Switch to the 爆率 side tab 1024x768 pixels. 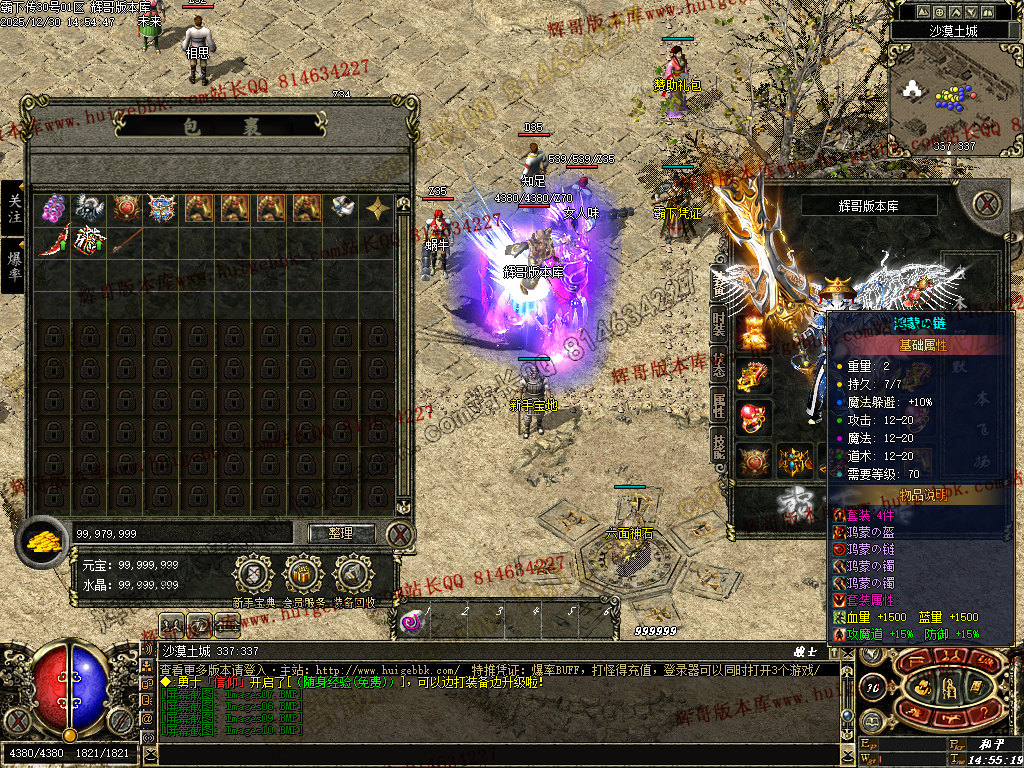pyautogui.click(x=14, y=265)
